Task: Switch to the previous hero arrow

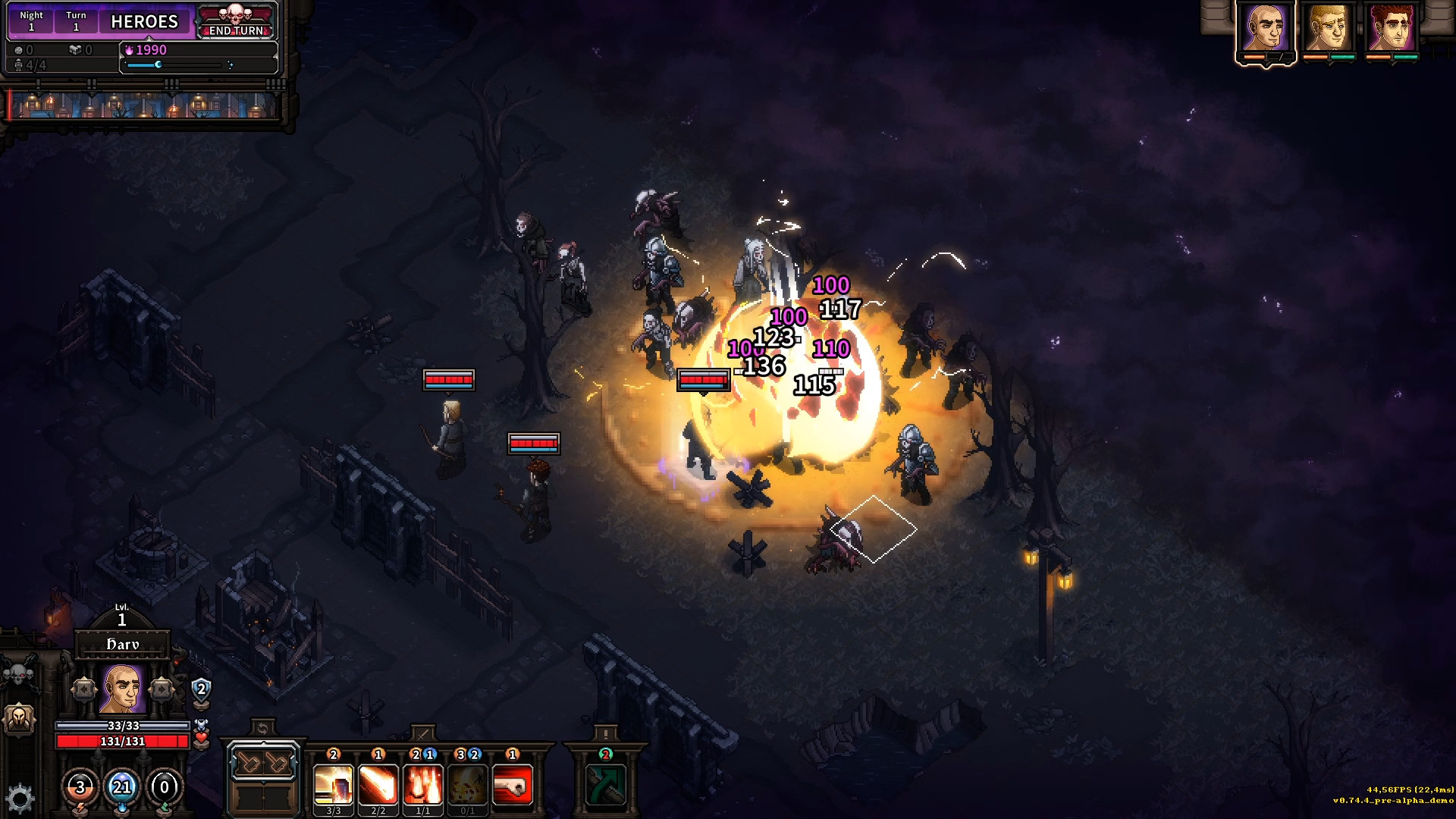Action: coord(84,689)
